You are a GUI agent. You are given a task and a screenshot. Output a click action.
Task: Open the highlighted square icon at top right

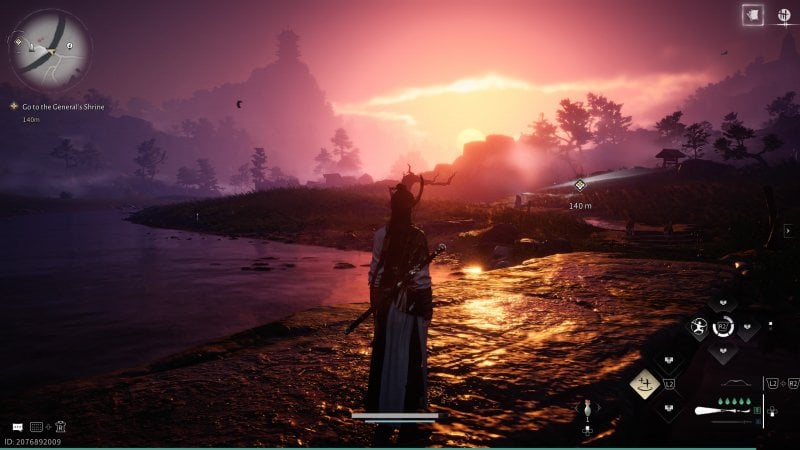pyautogui.click(x=752, y=15)
